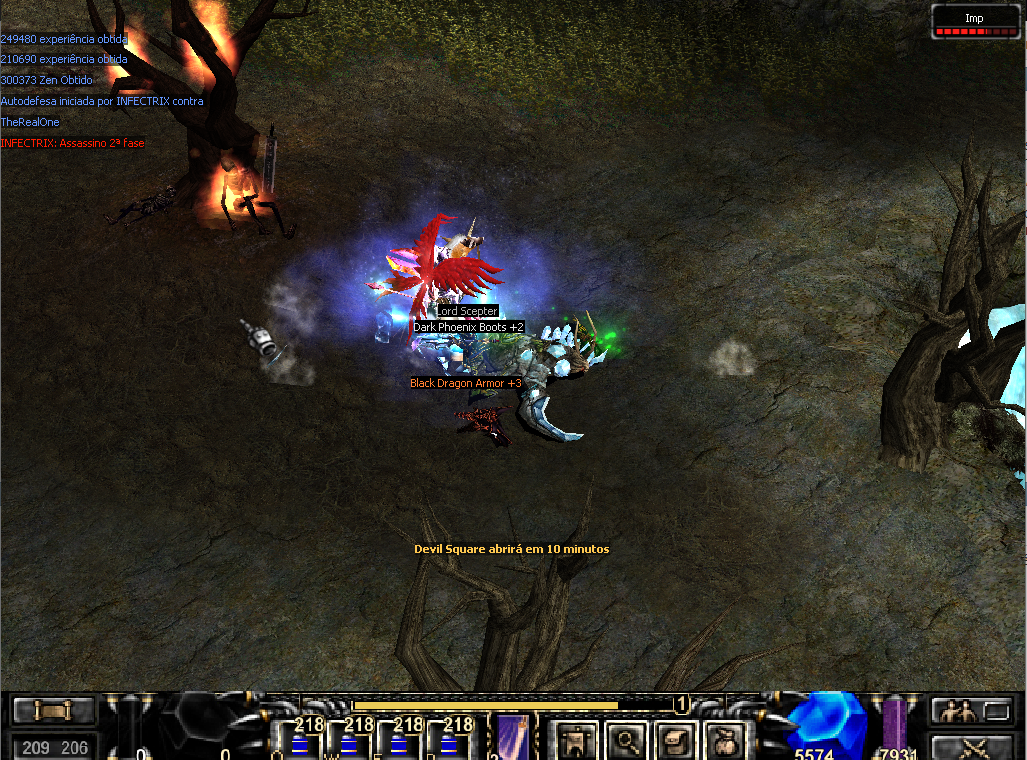Pick up the Dark Phoenix Boots +2 label

pyautogui.click(x=469, y=327)
